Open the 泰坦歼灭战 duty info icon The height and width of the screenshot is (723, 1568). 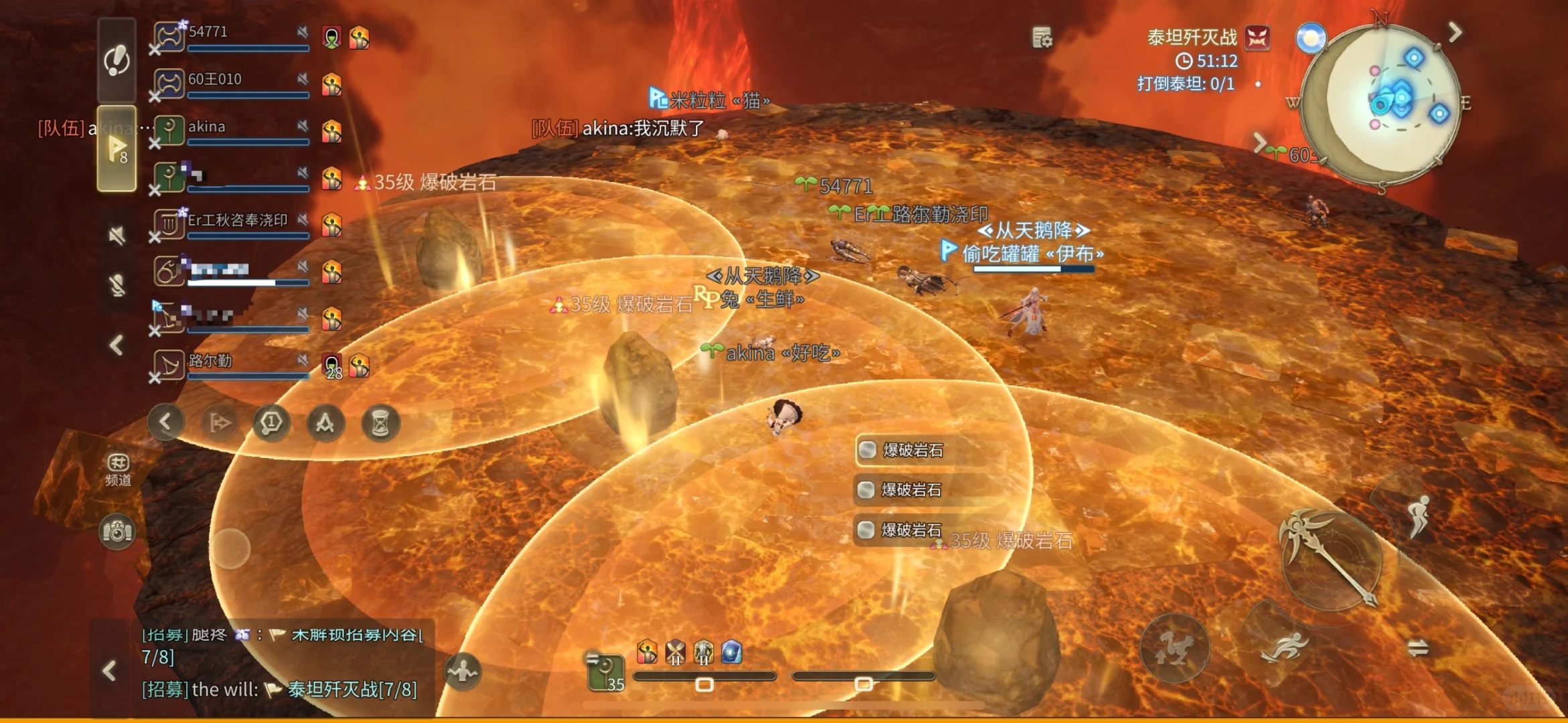tap(1257, 37)
